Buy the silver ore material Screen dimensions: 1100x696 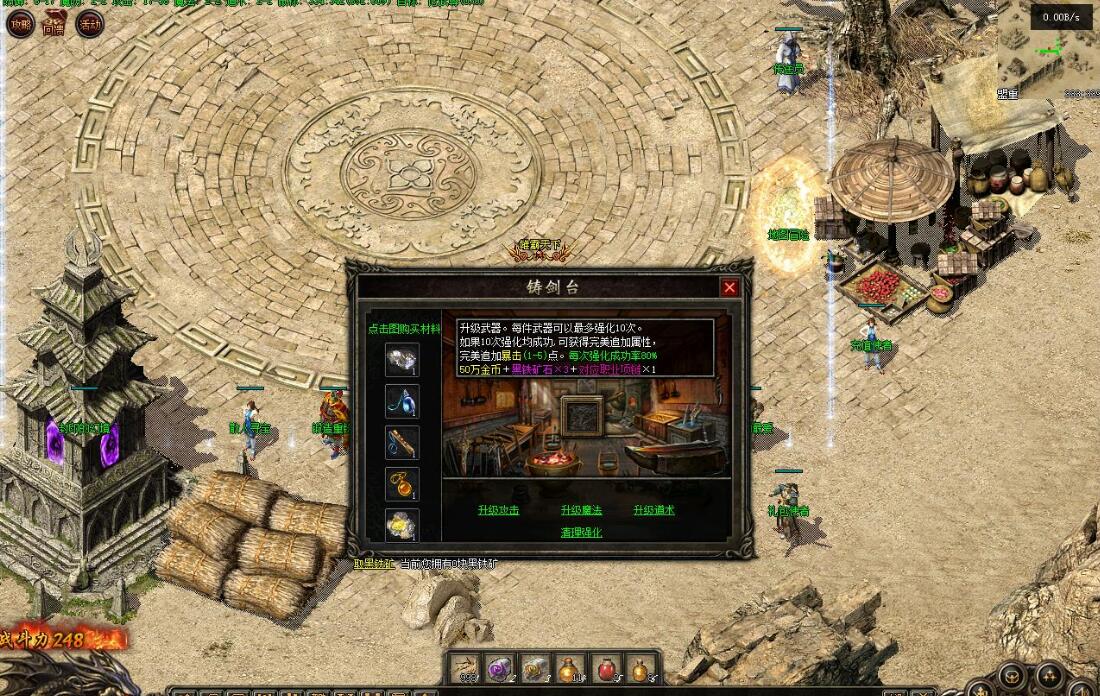click(402, 360)
